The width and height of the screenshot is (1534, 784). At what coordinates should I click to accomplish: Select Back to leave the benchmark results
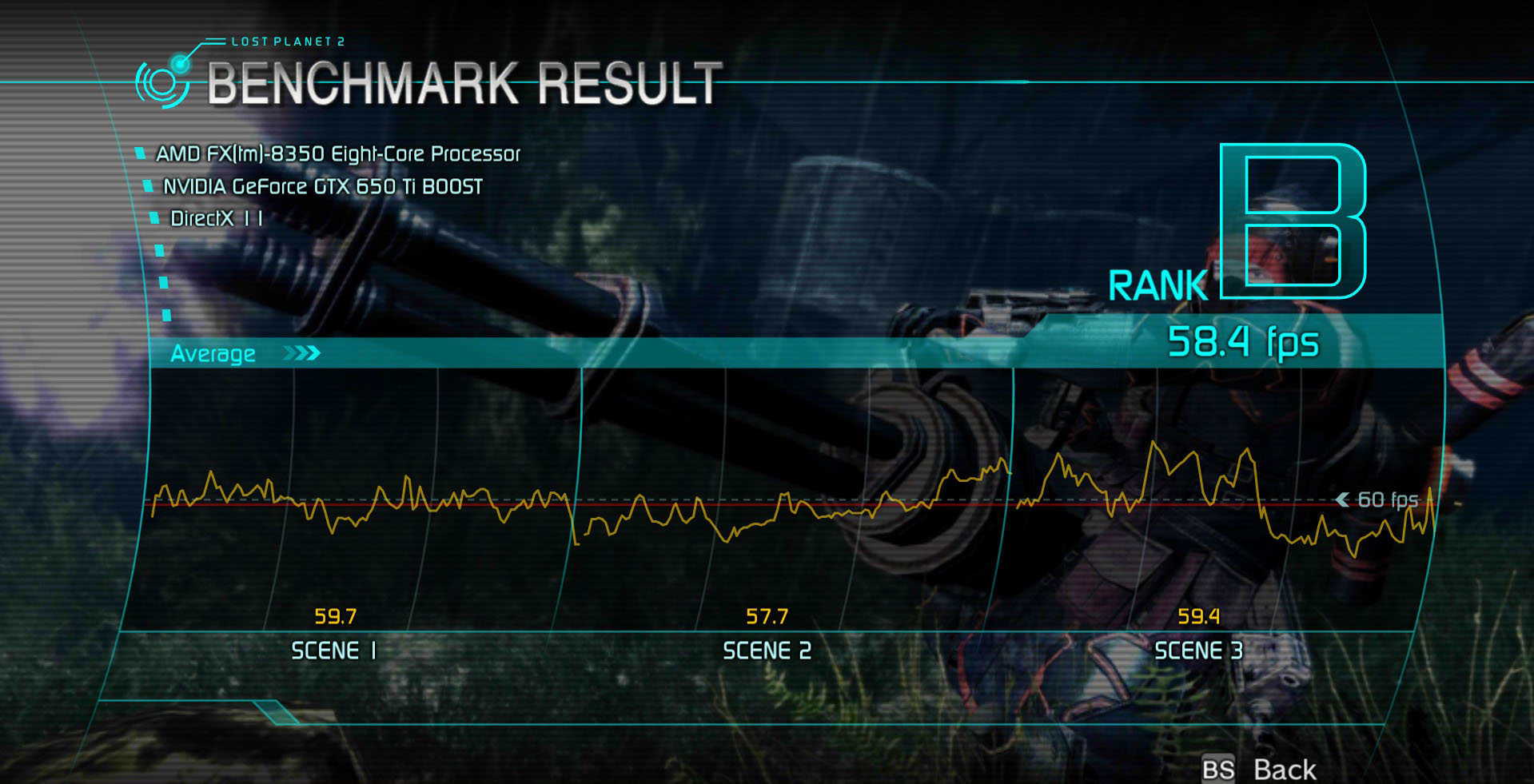[x=1283, y=769]
